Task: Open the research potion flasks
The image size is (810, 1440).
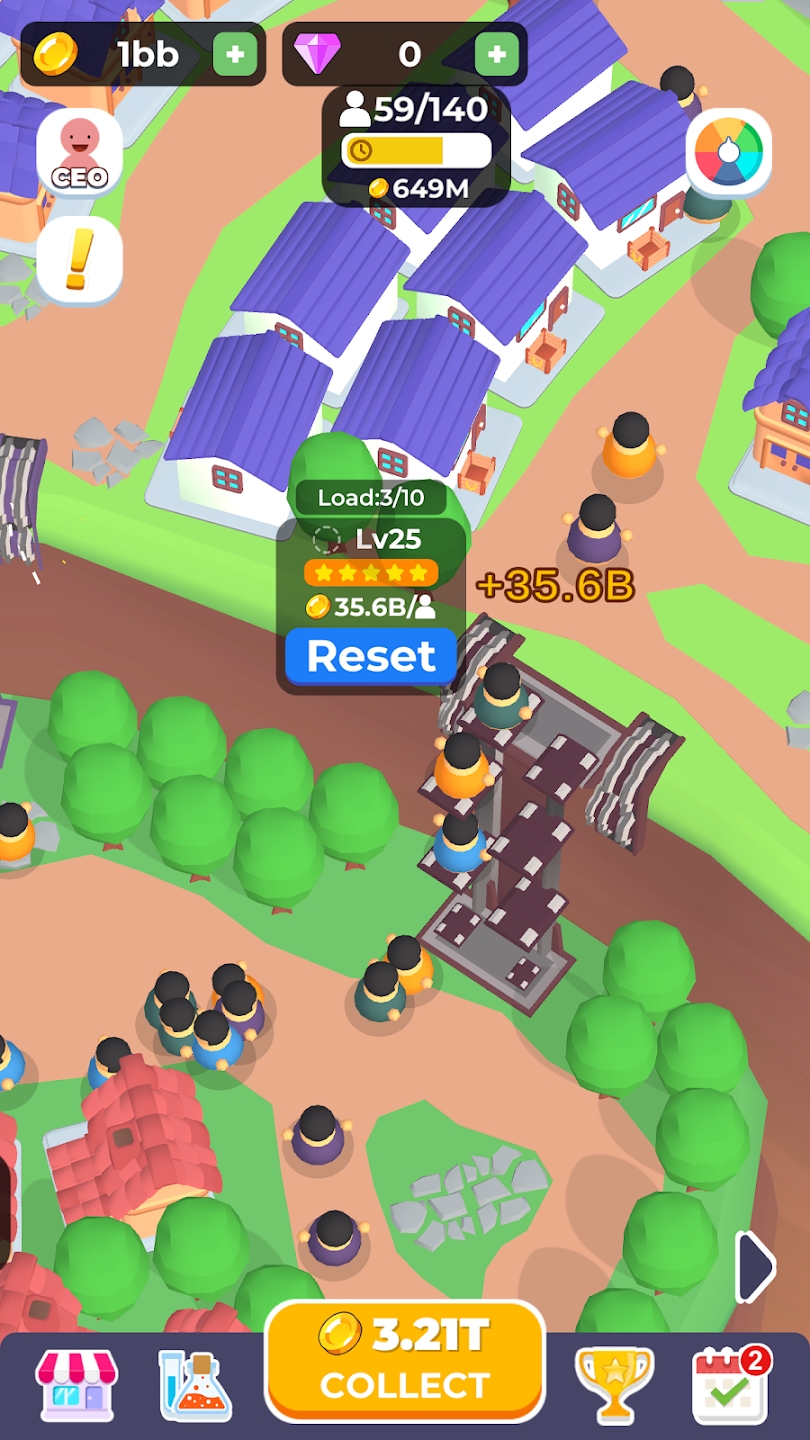Action: 196,1385
